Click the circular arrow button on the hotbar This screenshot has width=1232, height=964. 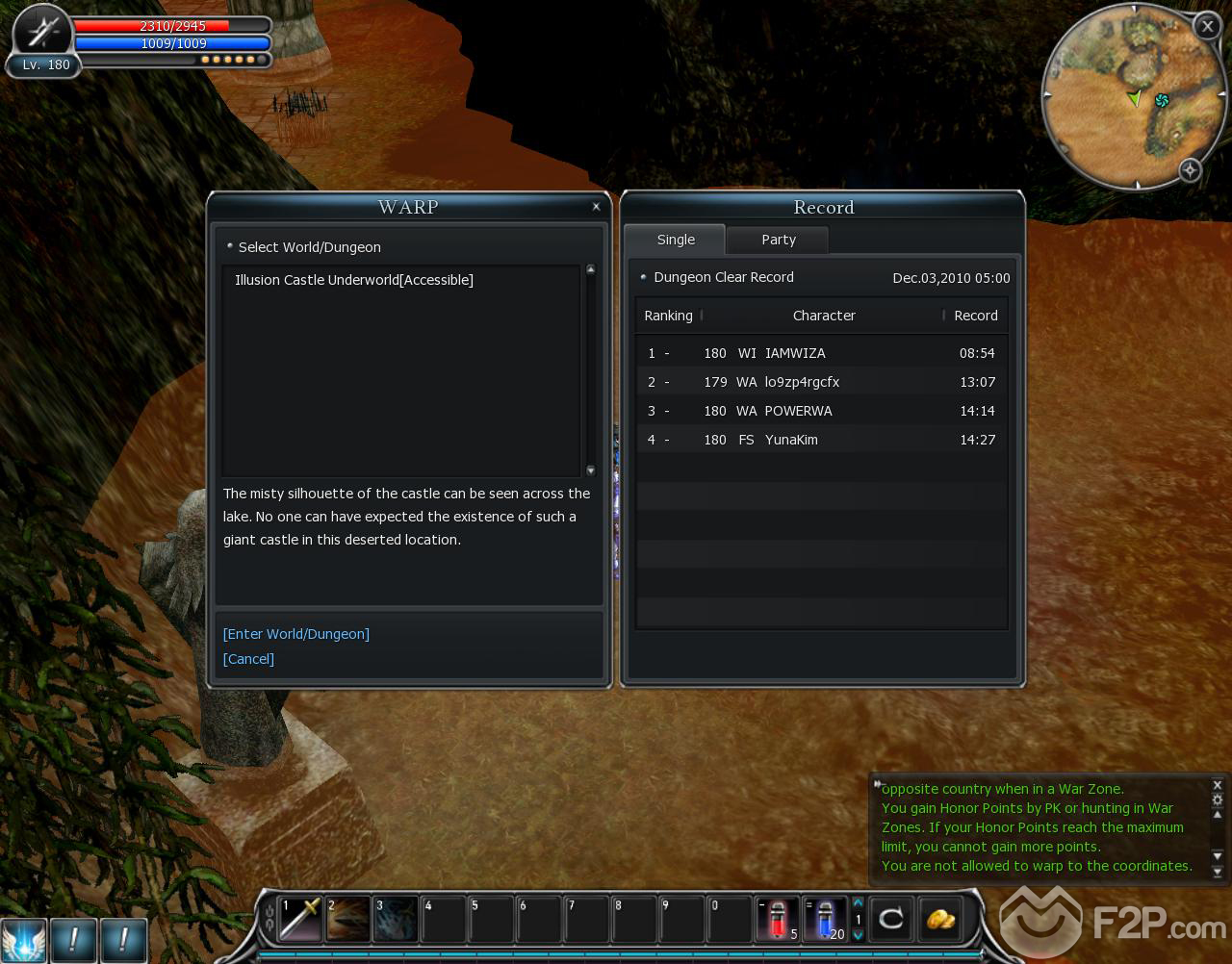point(891,919)
